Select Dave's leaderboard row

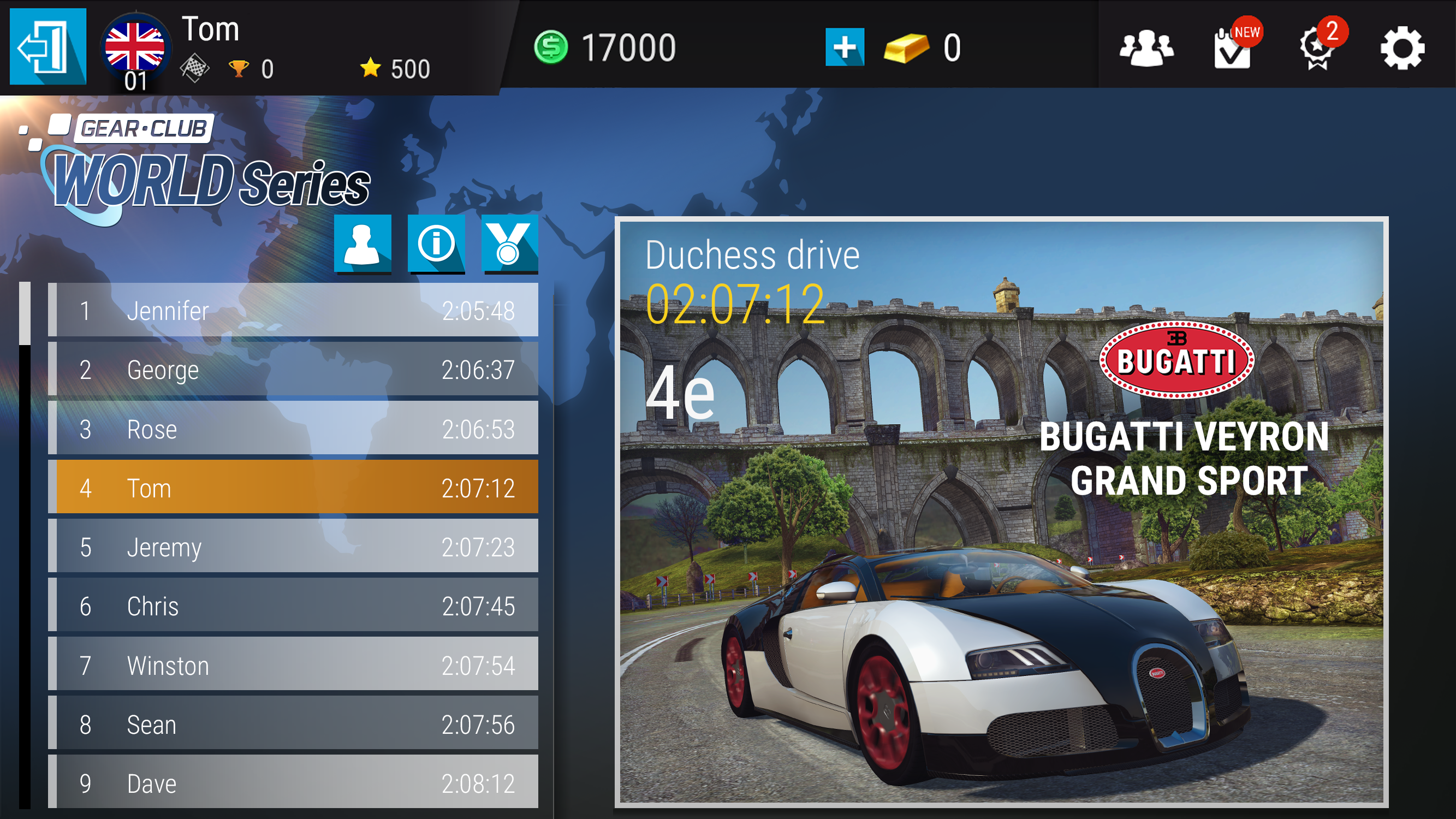click(x=294, y=783)
